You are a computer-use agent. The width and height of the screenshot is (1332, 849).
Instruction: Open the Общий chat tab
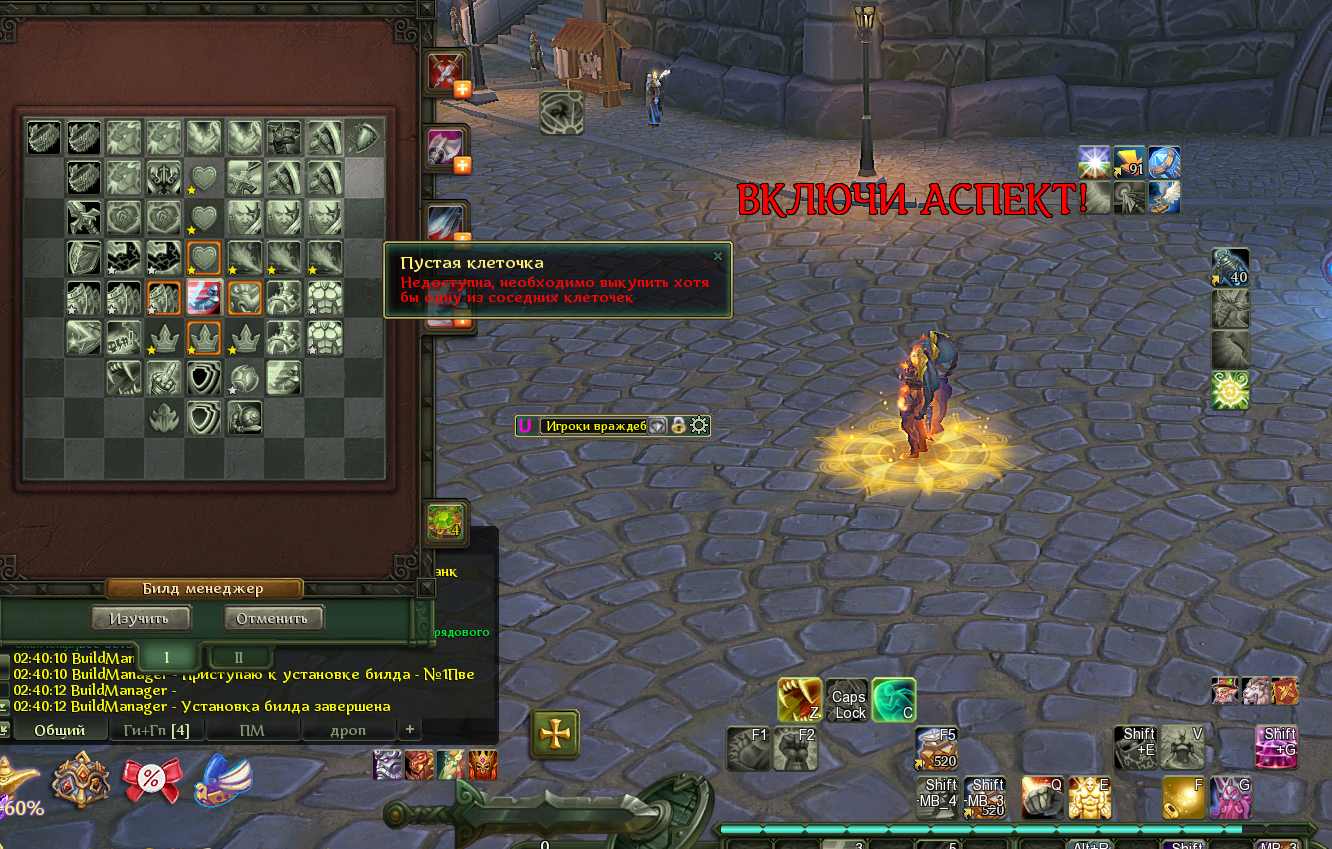click(59, 730)
